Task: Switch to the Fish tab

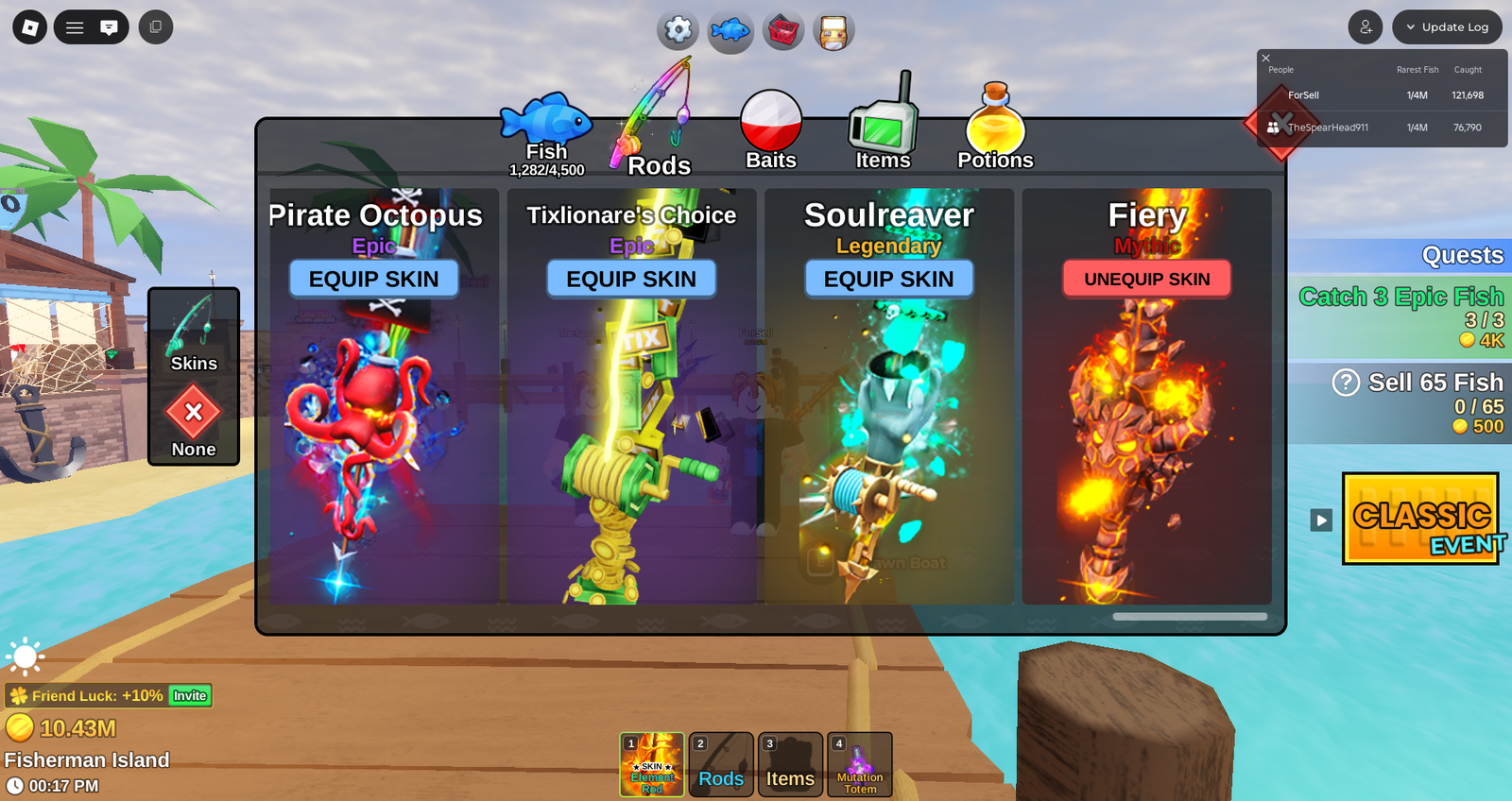Action: click(x=546, y=134)
